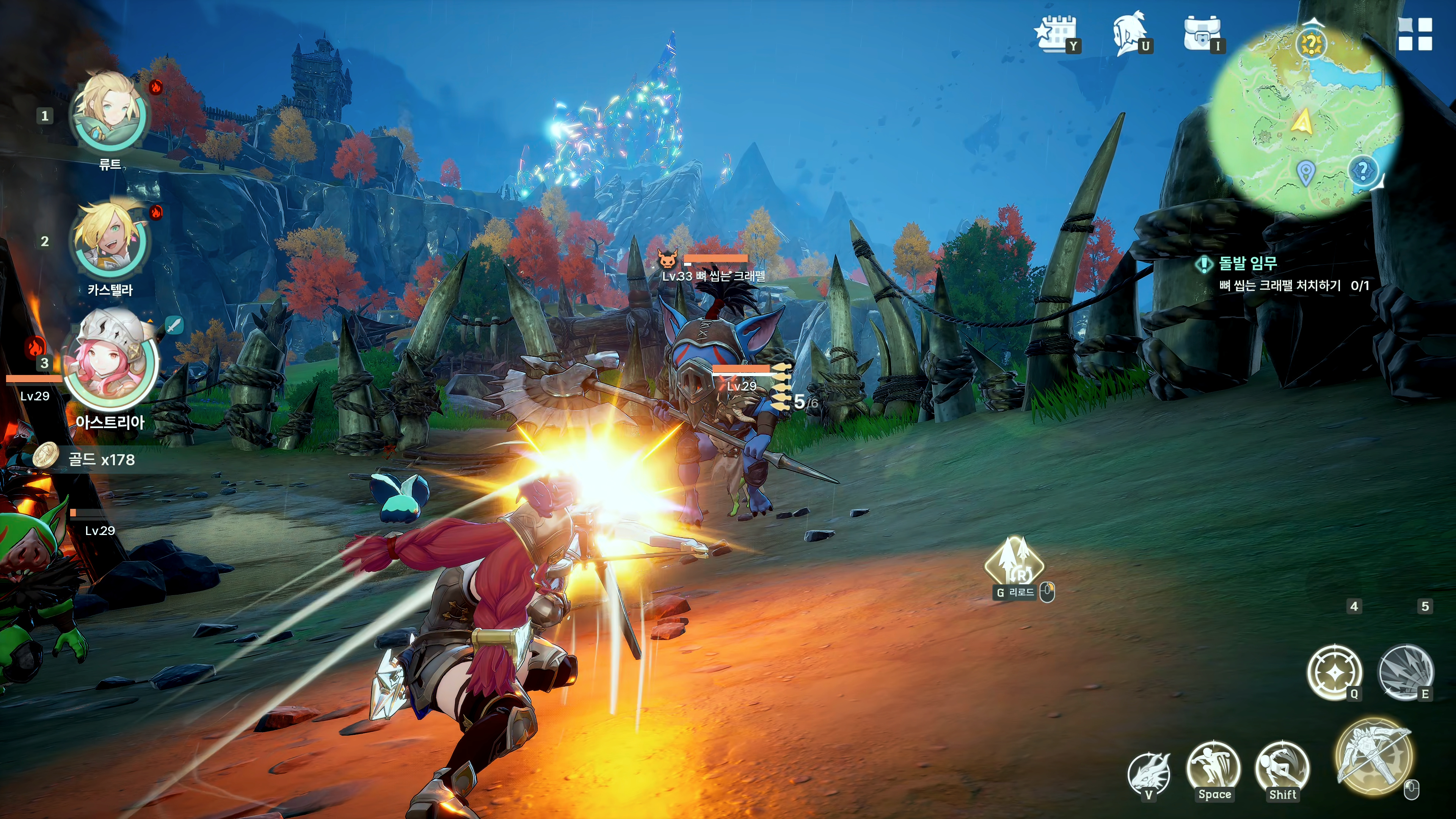
Task: Summon the dragon mount icon
Action: 1149,773
